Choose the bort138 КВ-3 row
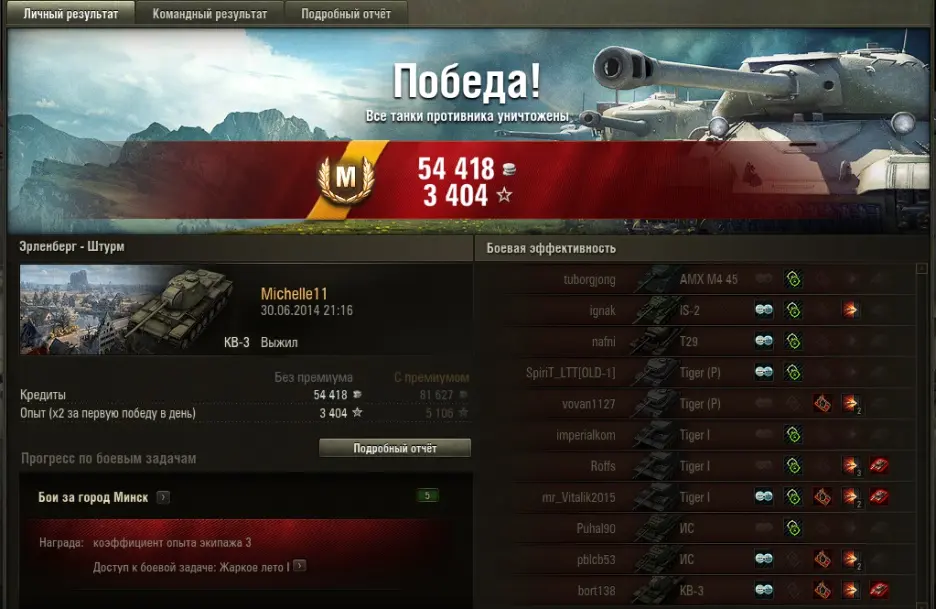The height and width of the screenshot is (609, 936). [700, 590]
